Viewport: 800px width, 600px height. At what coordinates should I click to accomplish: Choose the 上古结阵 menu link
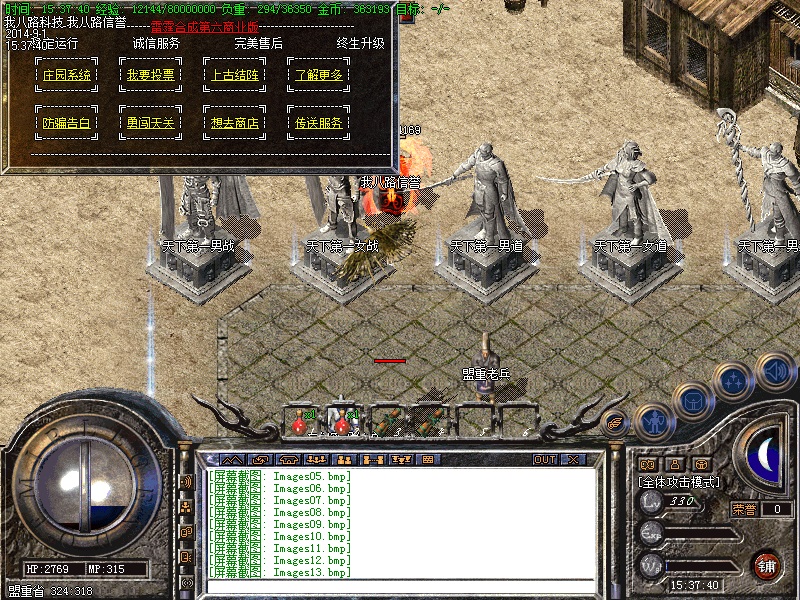click(235, 75)
